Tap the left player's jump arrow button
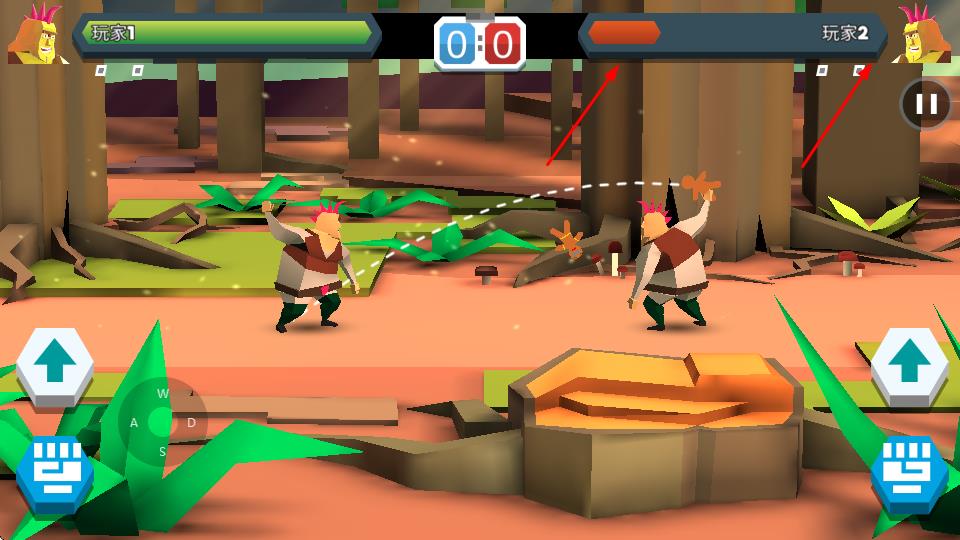The width and height of the screenshot is (960, 540). pos(55,366)
